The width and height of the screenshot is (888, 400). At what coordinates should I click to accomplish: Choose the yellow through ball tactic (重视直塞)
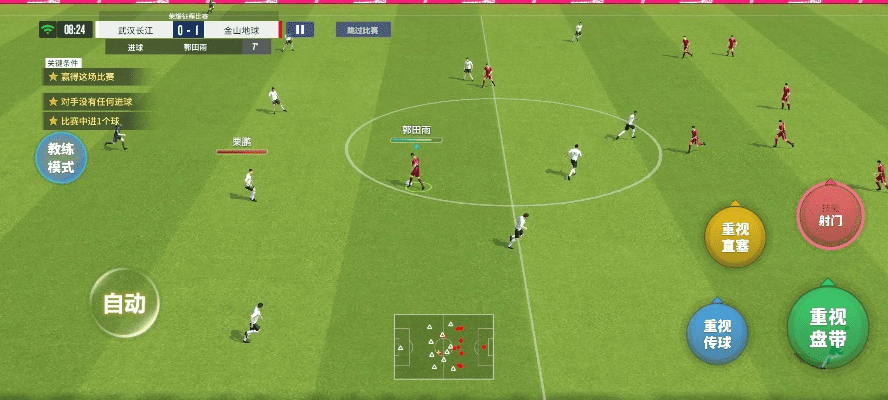click(736, 237)
